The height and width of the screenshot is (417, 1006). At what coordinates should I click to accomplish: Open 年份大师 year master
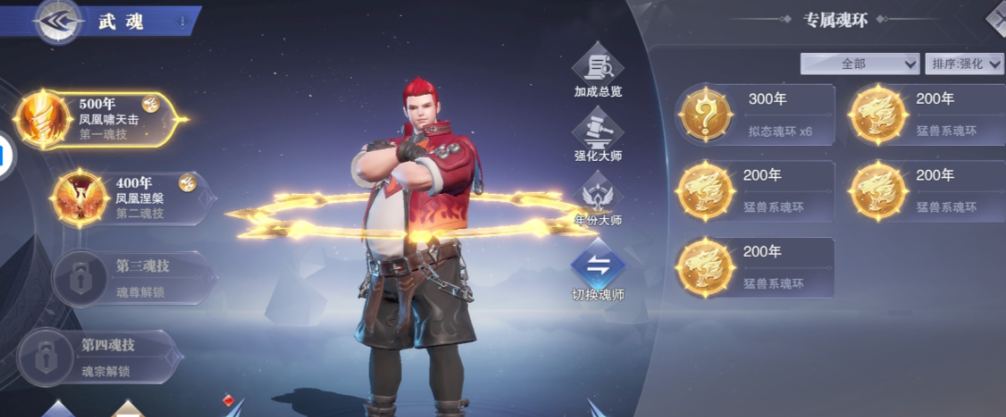point(598,200)
